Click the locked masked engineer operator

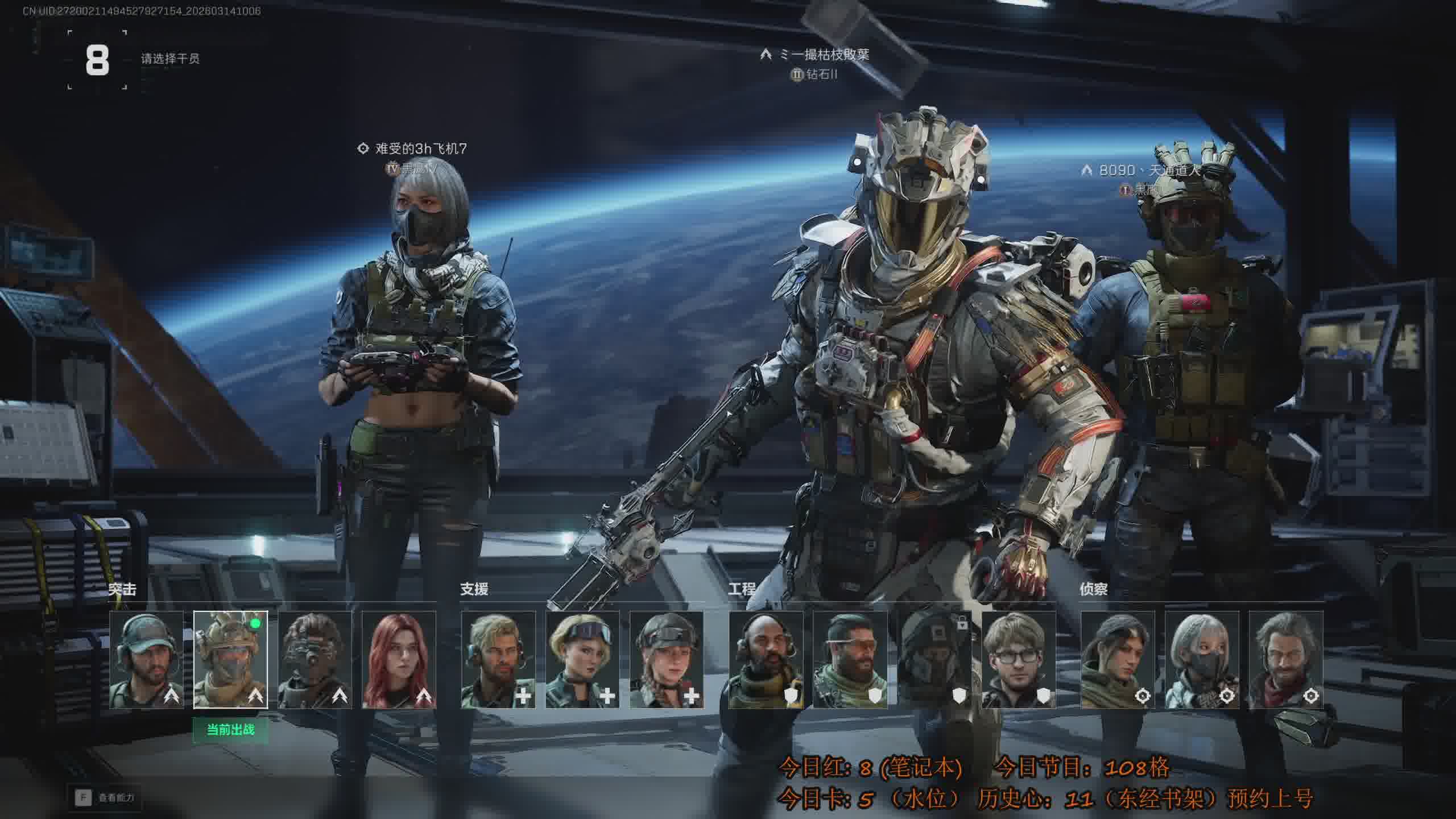pyautogui.click(x=934, y=660)
